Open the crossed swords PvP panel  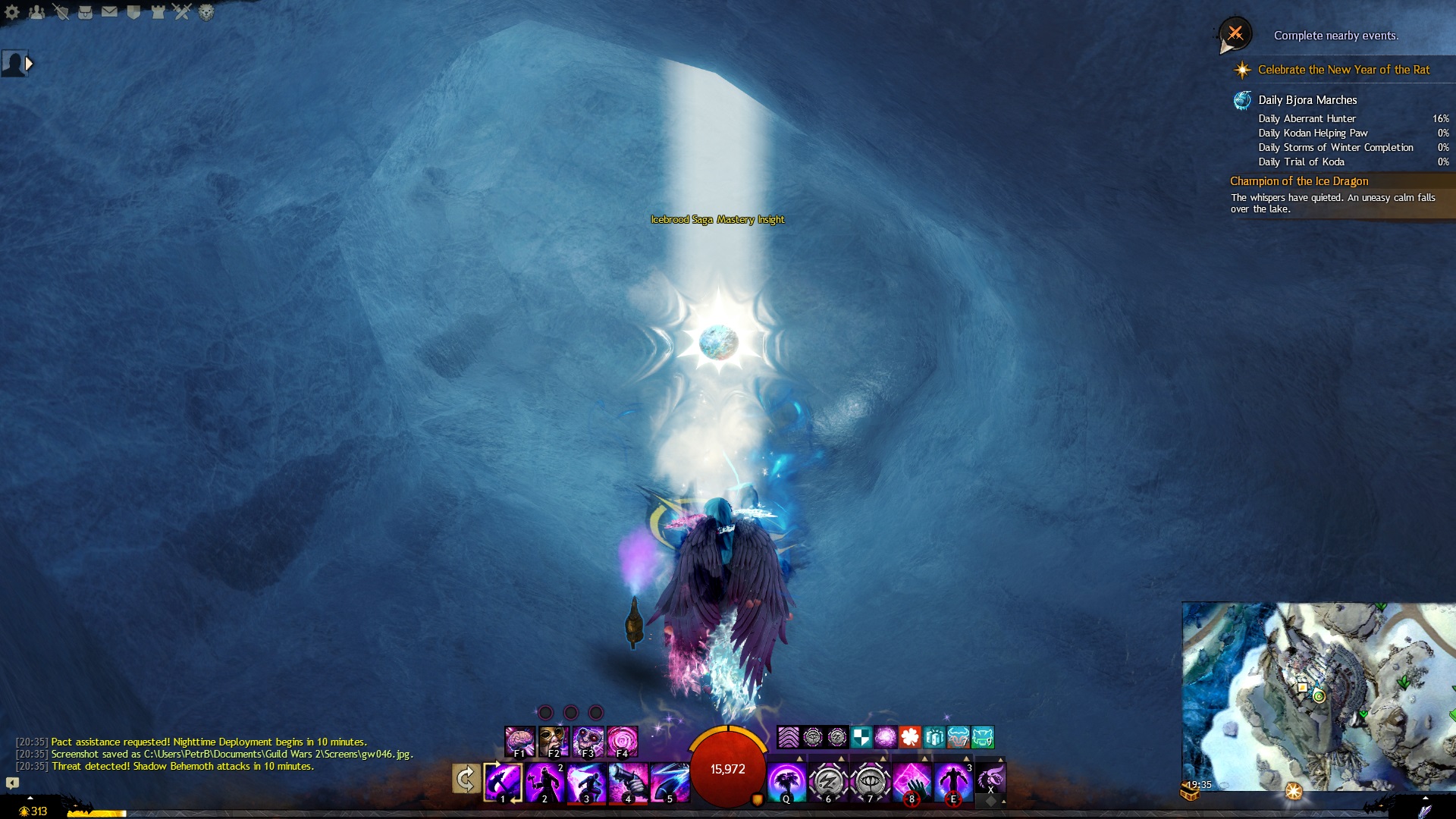point(182,12)
